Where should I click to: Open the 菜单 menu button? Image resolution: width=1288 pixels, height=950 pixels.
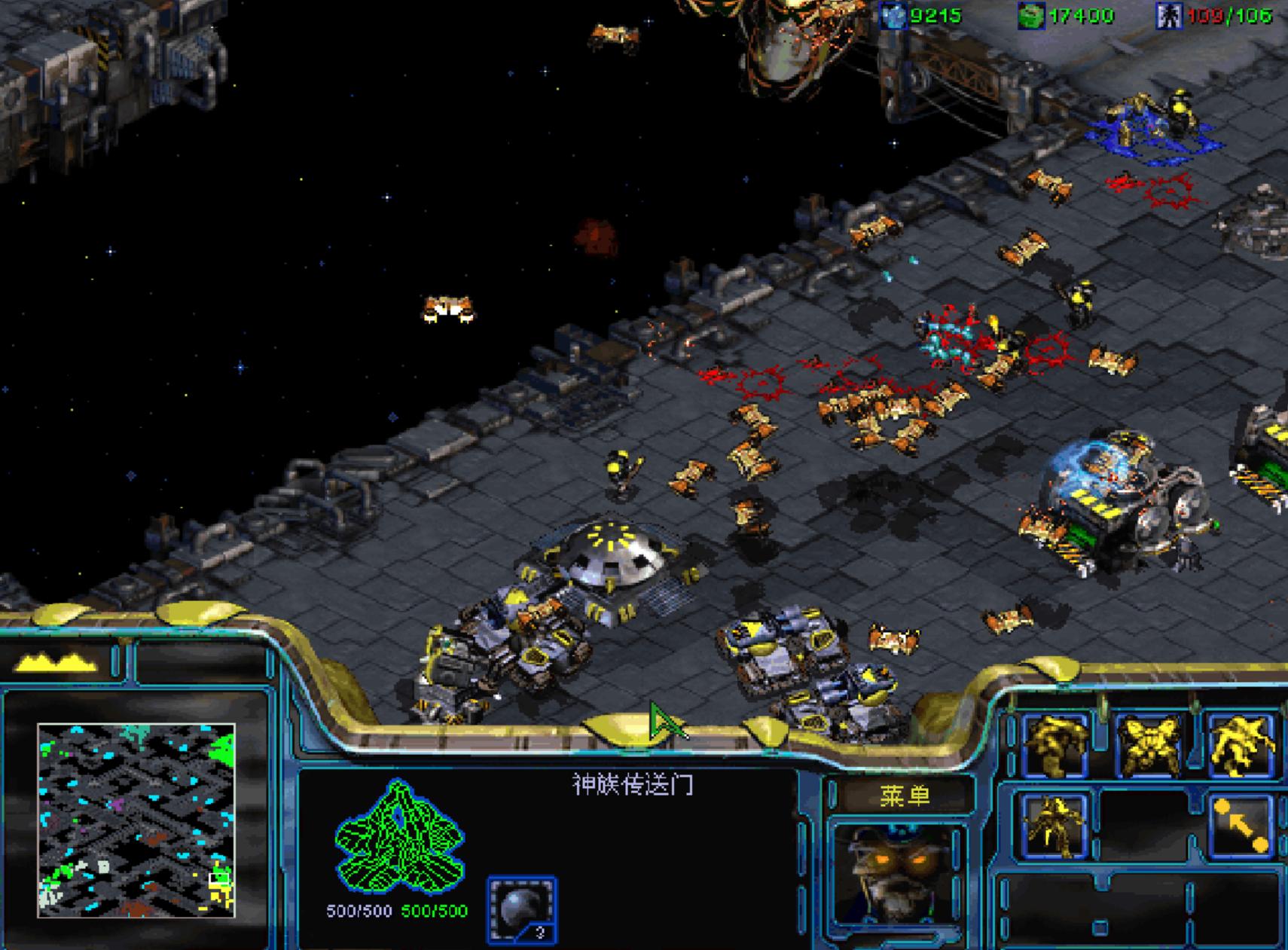click(904, 796)
